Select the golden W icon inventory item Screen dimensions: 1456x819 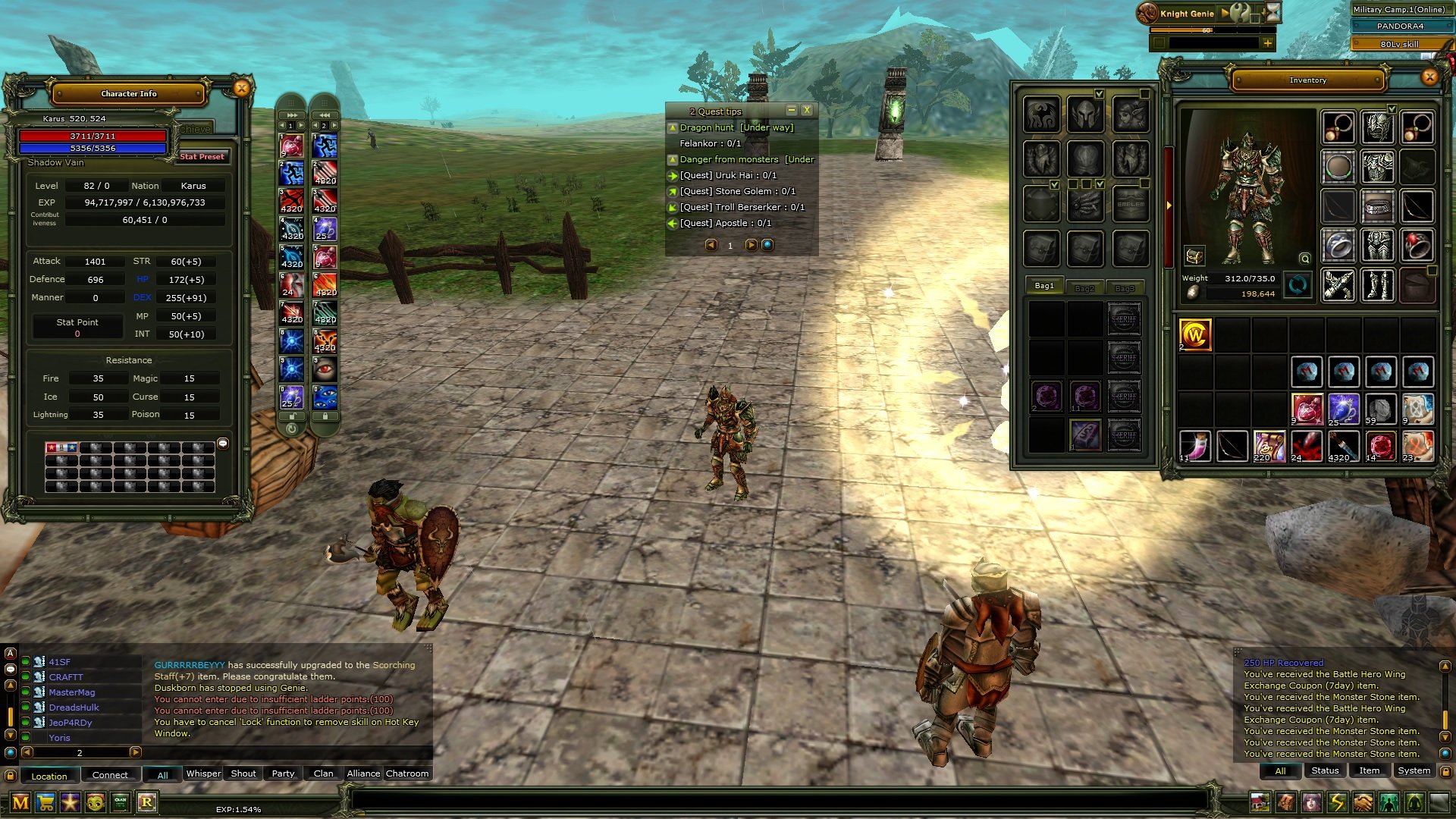(1195, 334)
